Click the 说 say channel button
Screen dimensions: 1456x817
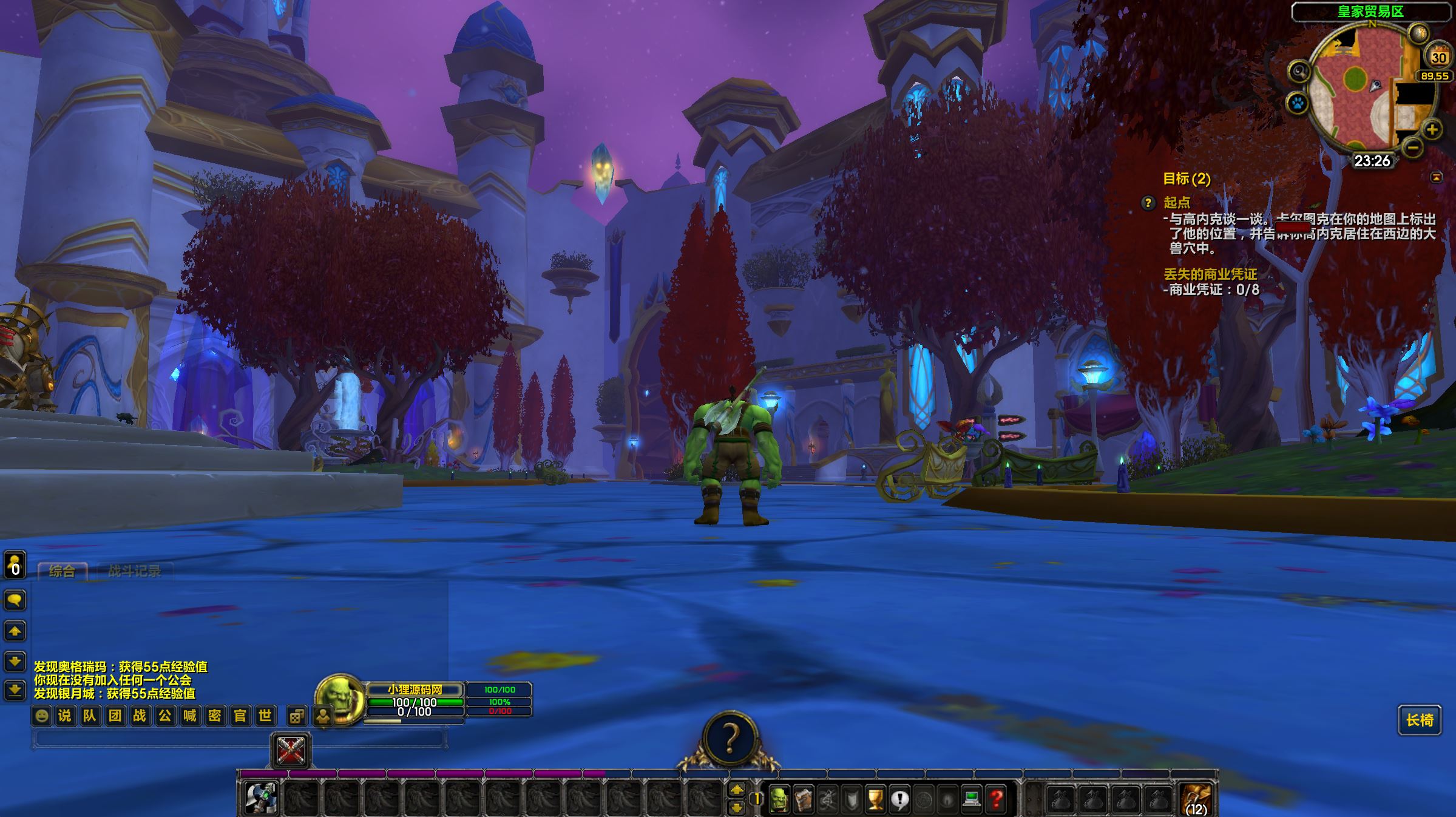[x=64, y=716]
